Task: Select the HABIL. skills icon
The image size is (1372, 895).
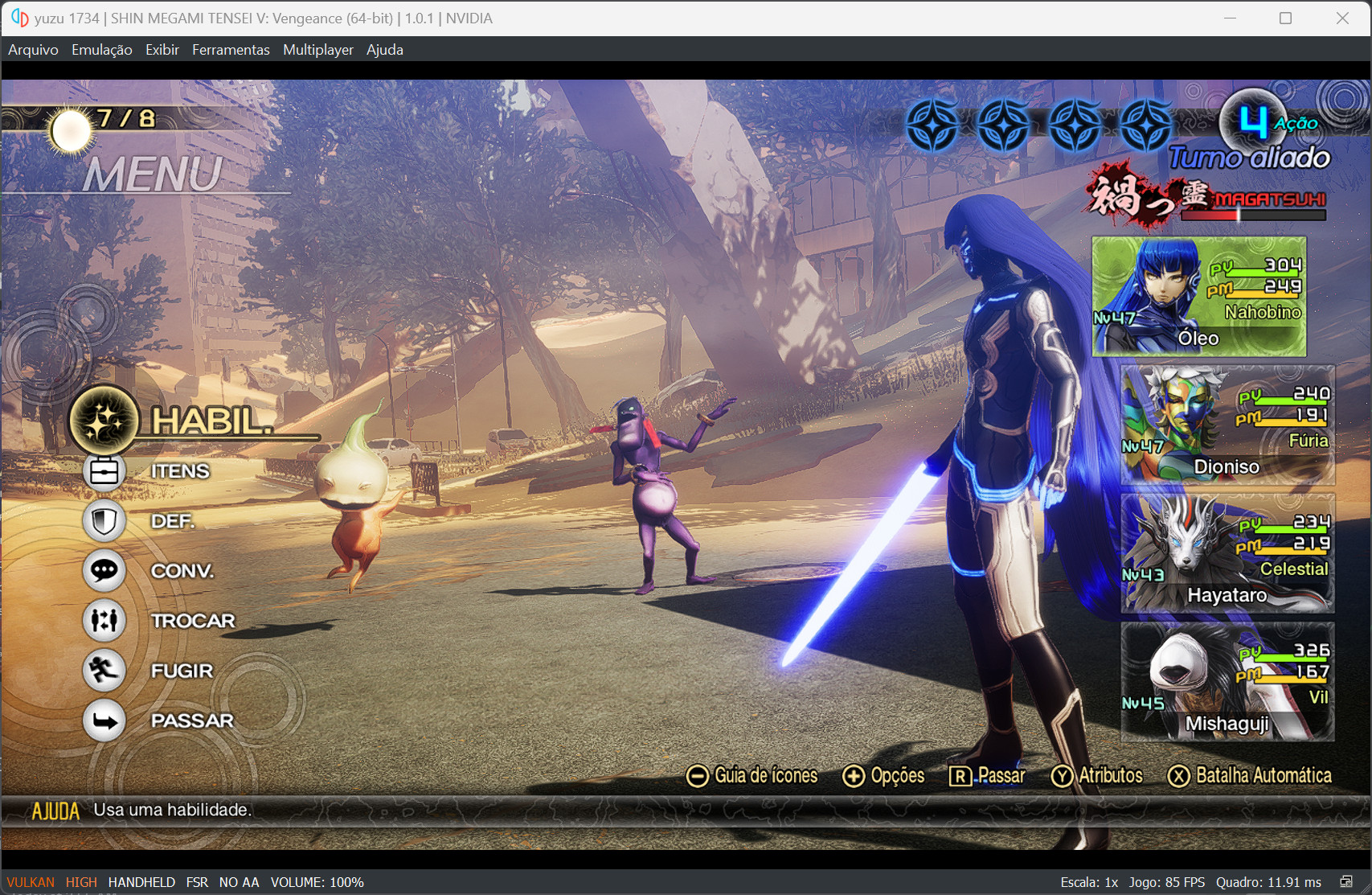Action: [x=103, y=421]
